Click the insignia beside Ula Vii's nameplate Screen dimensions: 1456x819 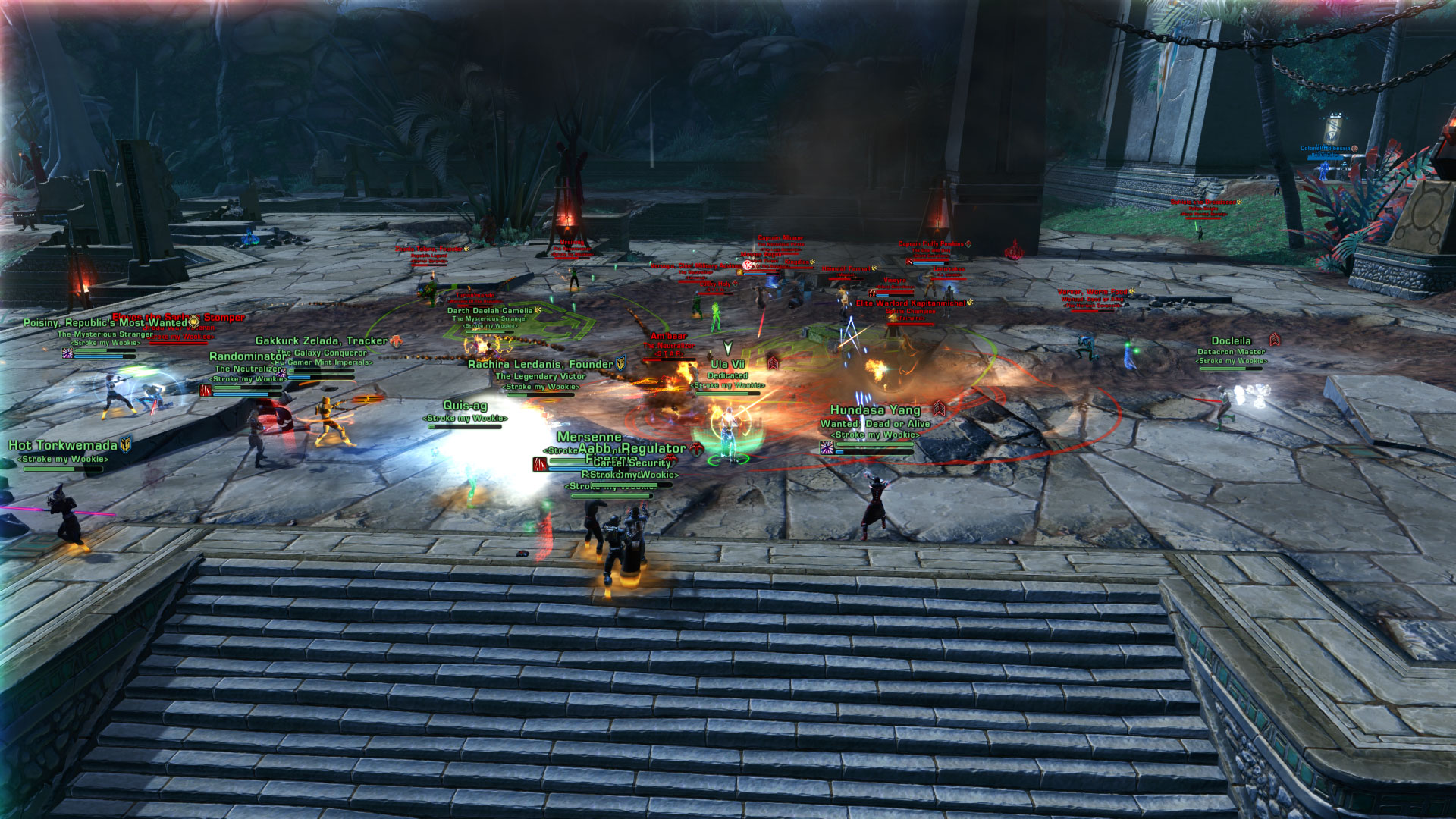point(773,363)
